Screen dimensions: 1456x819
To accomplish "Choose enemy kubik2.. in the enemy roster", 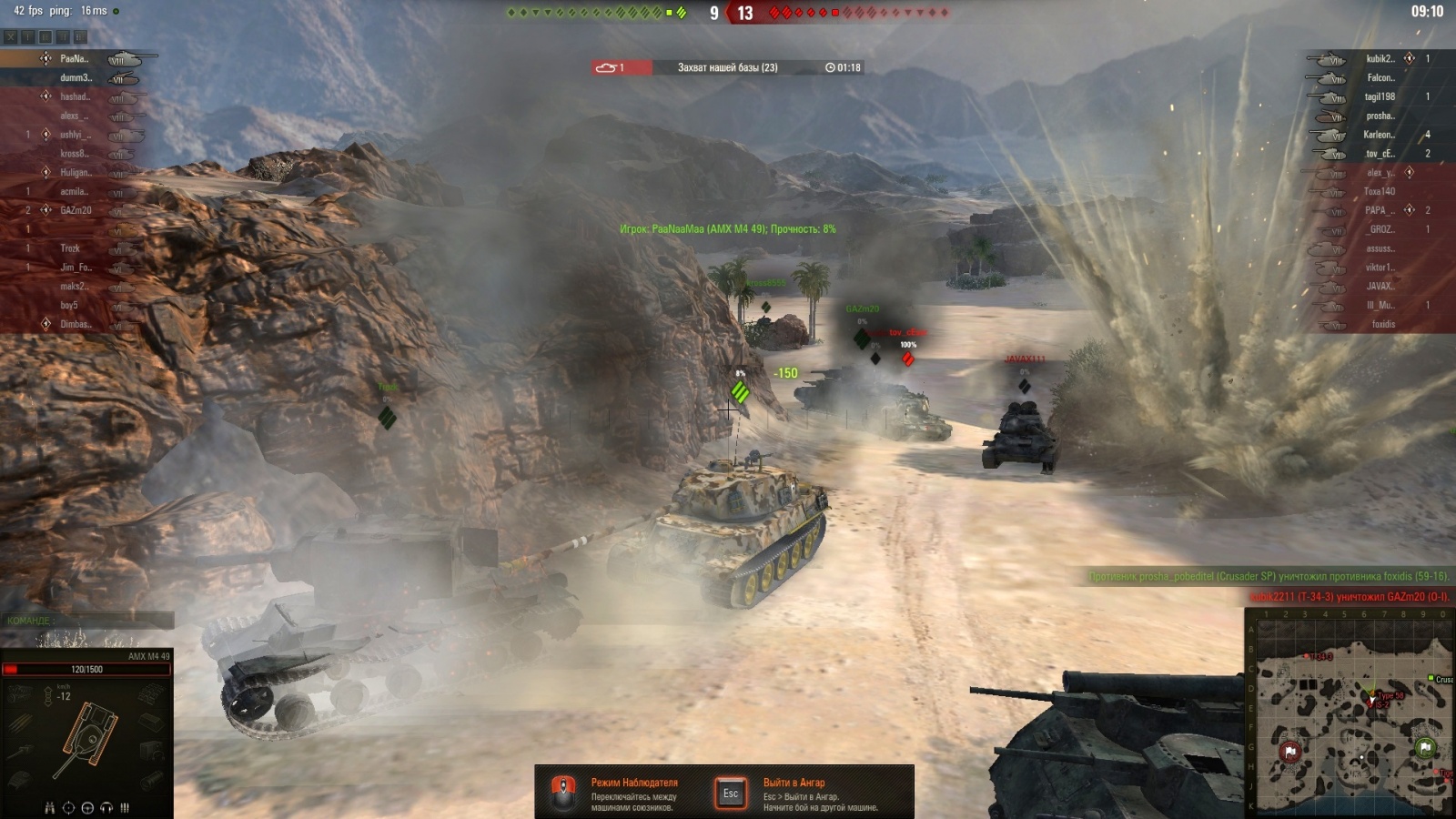I will click(1380, 58).
